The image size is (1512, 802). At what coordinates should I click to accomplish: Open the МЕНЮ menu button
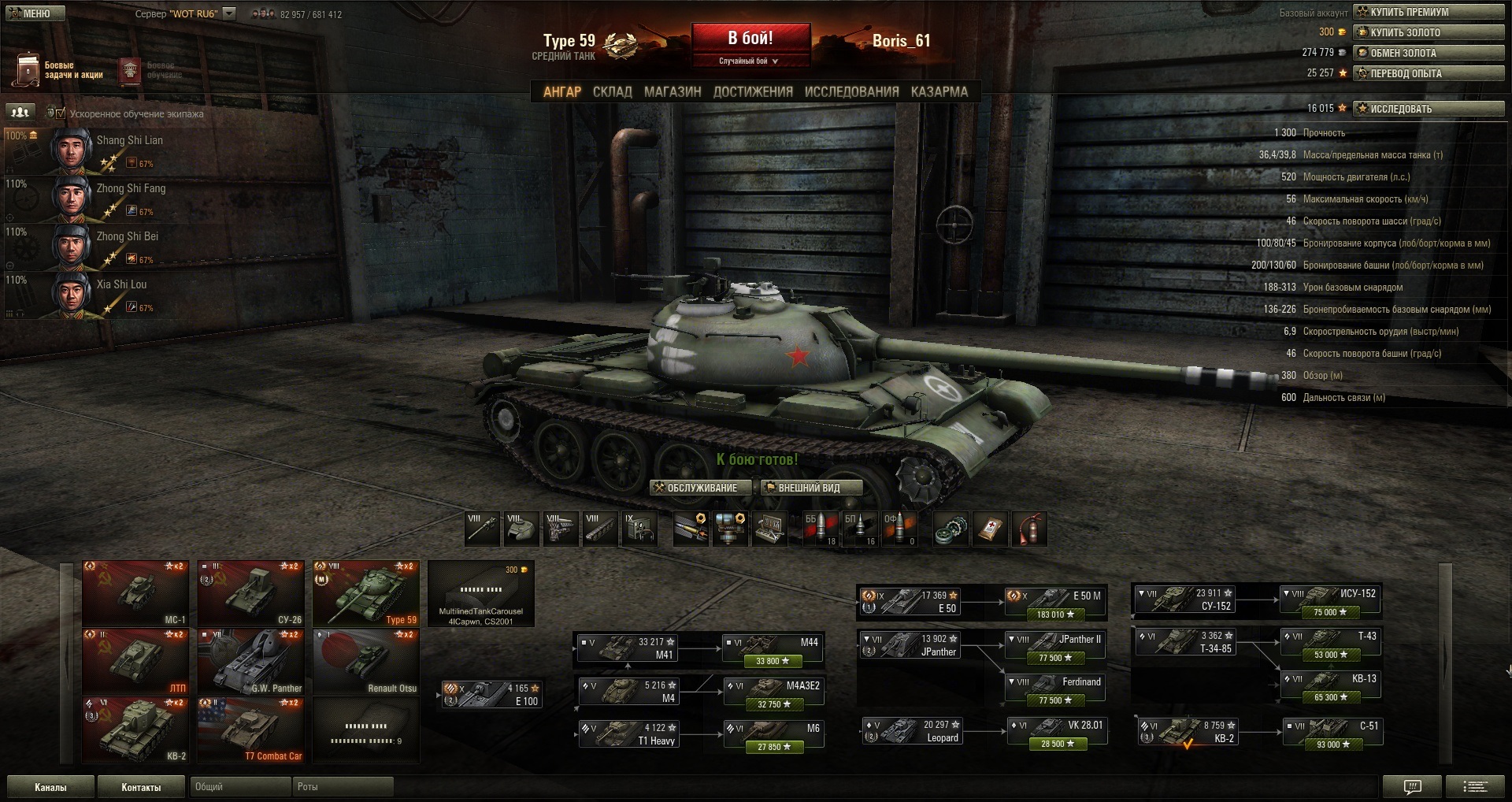click(33, 13)
